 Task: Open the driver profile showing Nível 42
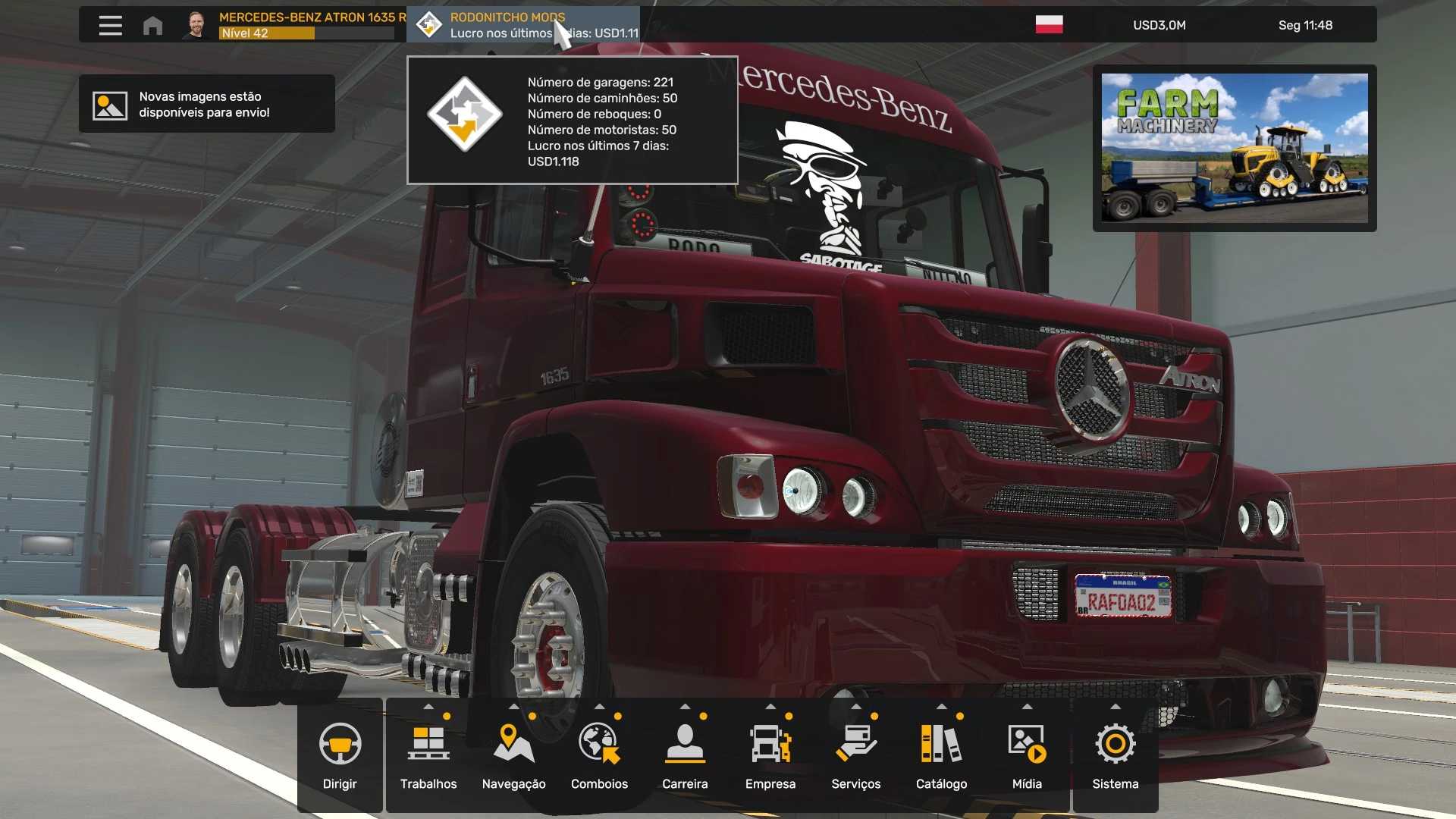[296, 25]
